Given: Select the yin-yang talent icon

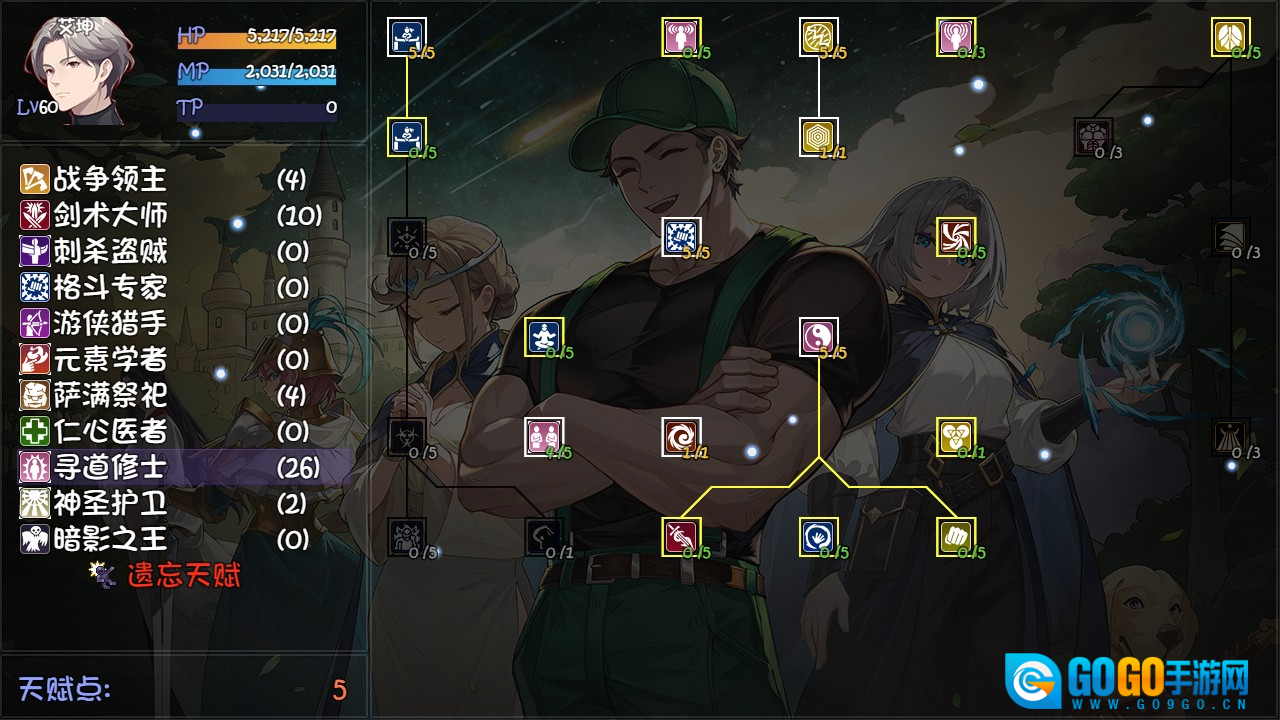Looking at the screenshot, I should click(819, 337).
